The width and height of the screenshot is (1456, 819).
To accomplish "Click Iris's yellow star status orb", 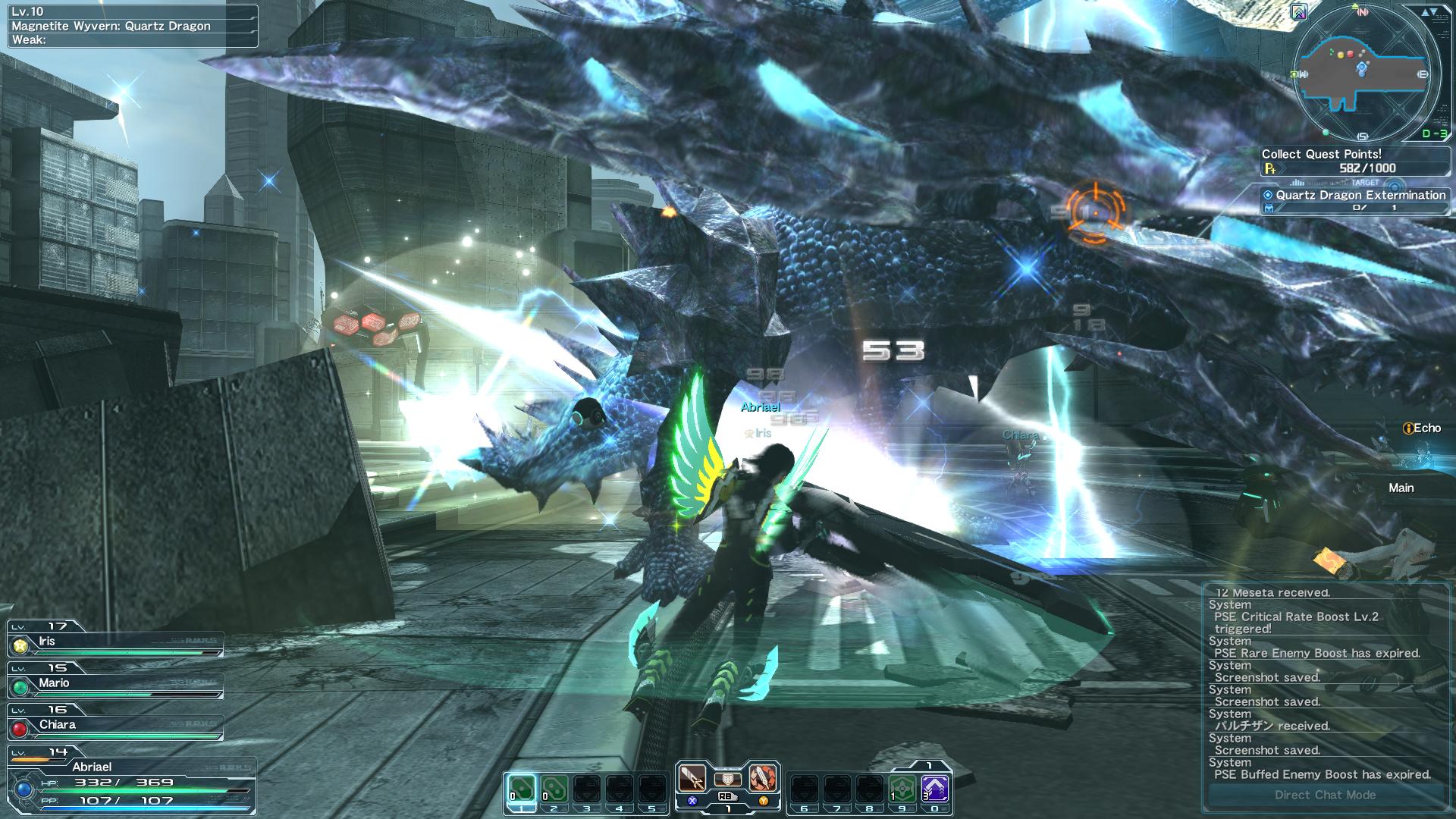I will click(21, 647).
